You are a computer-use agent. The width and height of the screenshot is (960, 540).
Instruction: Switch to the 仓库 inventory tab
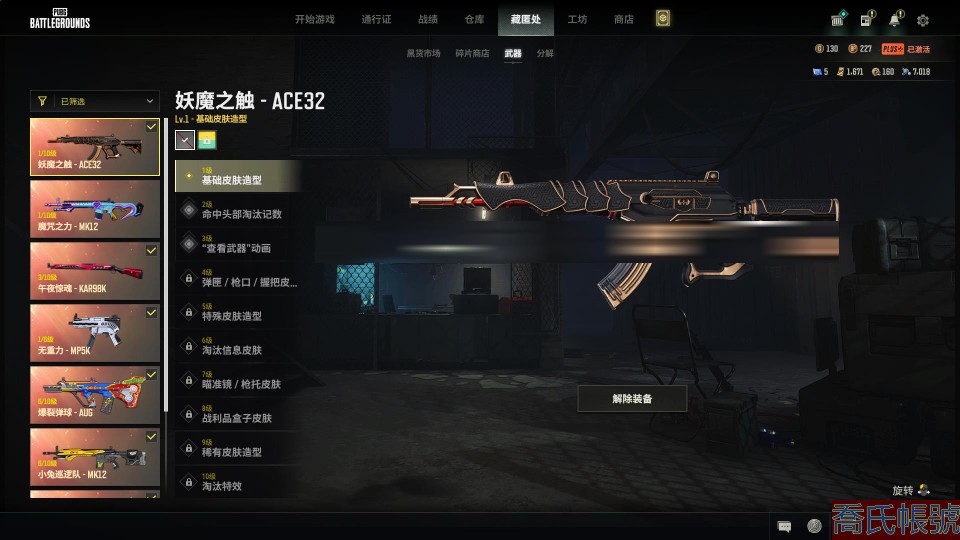click(475, 19)
